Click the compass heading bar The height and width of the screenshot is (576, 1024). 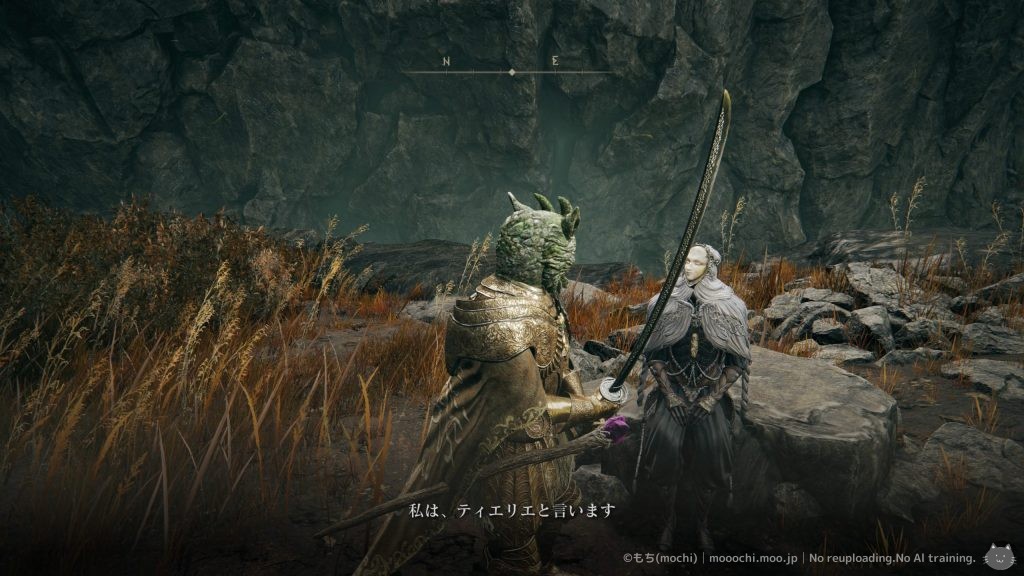[511, 72]
